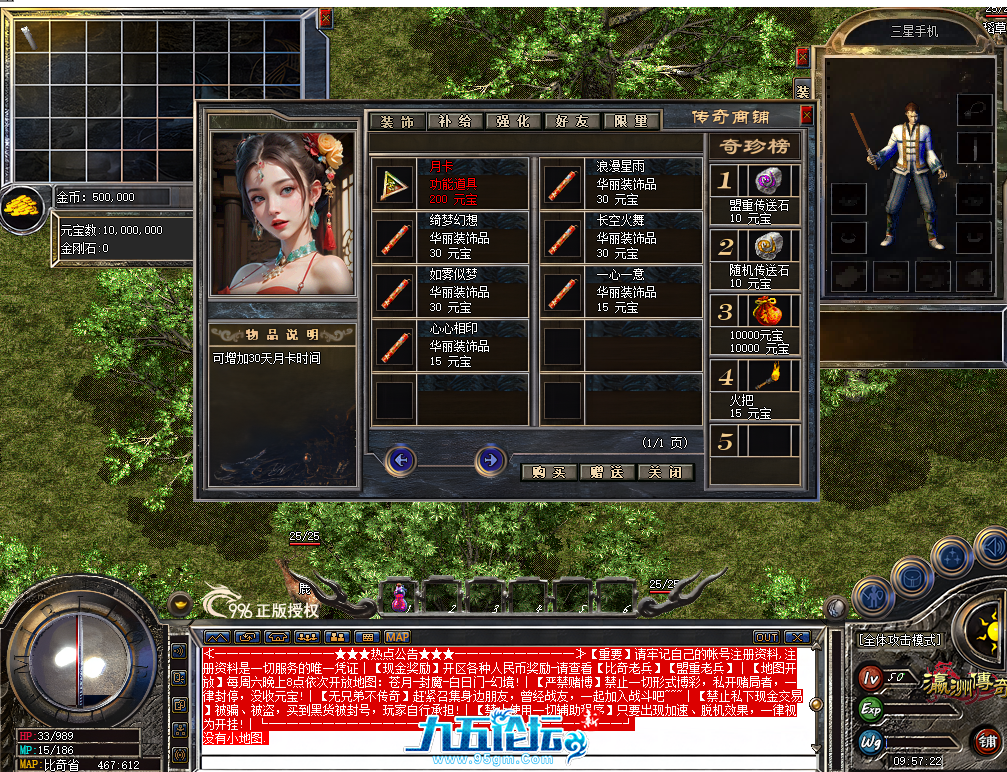The image size is (1007, 772).
Task: Select the 一心一意 item
Action: coord(620,291)
